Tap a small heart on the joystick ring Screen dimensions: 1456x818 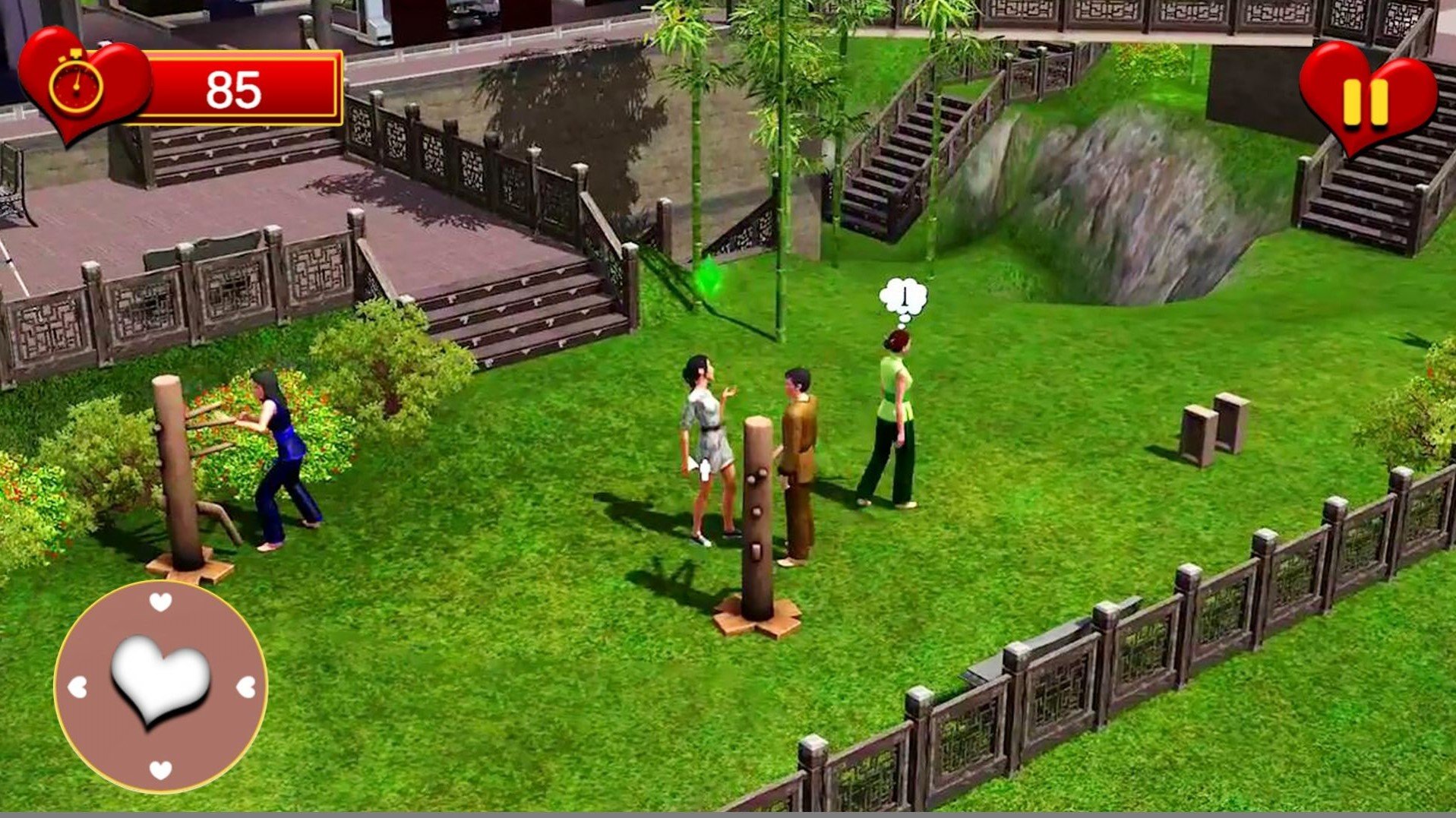(x=159, y=603)
